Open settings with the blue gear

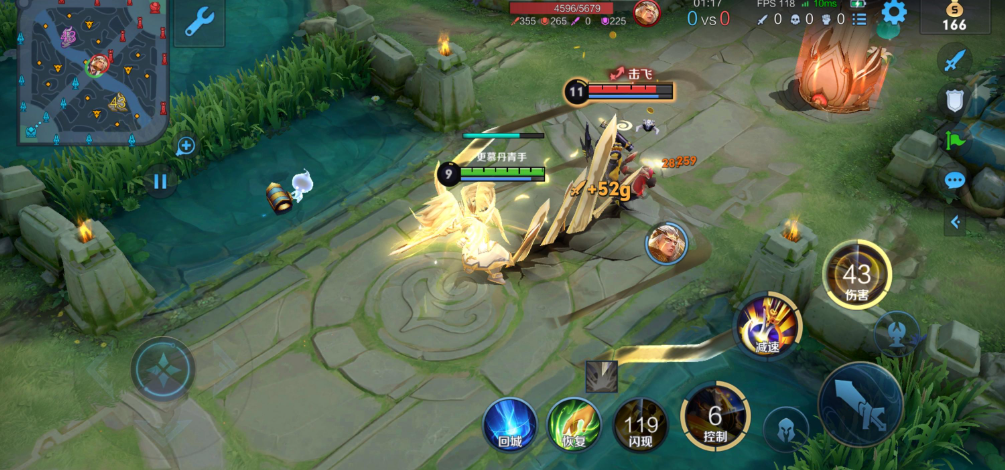click(x=893, y=13)
